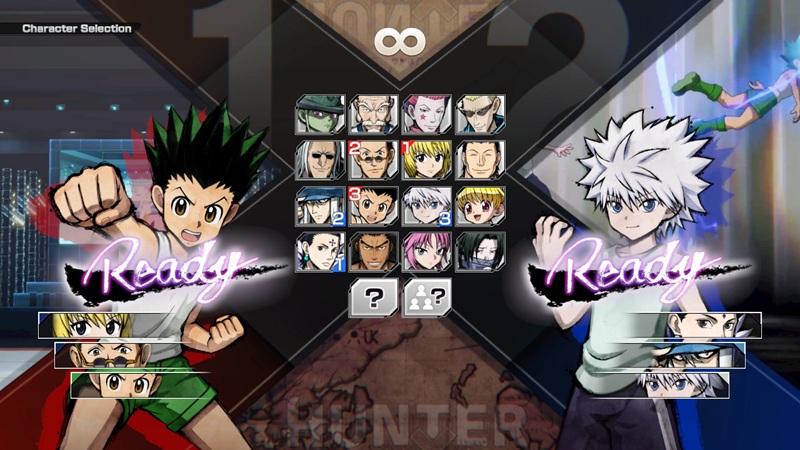Choose Netero's portrait in the roster grid
The image size is (800, 450).
[373, 113]
